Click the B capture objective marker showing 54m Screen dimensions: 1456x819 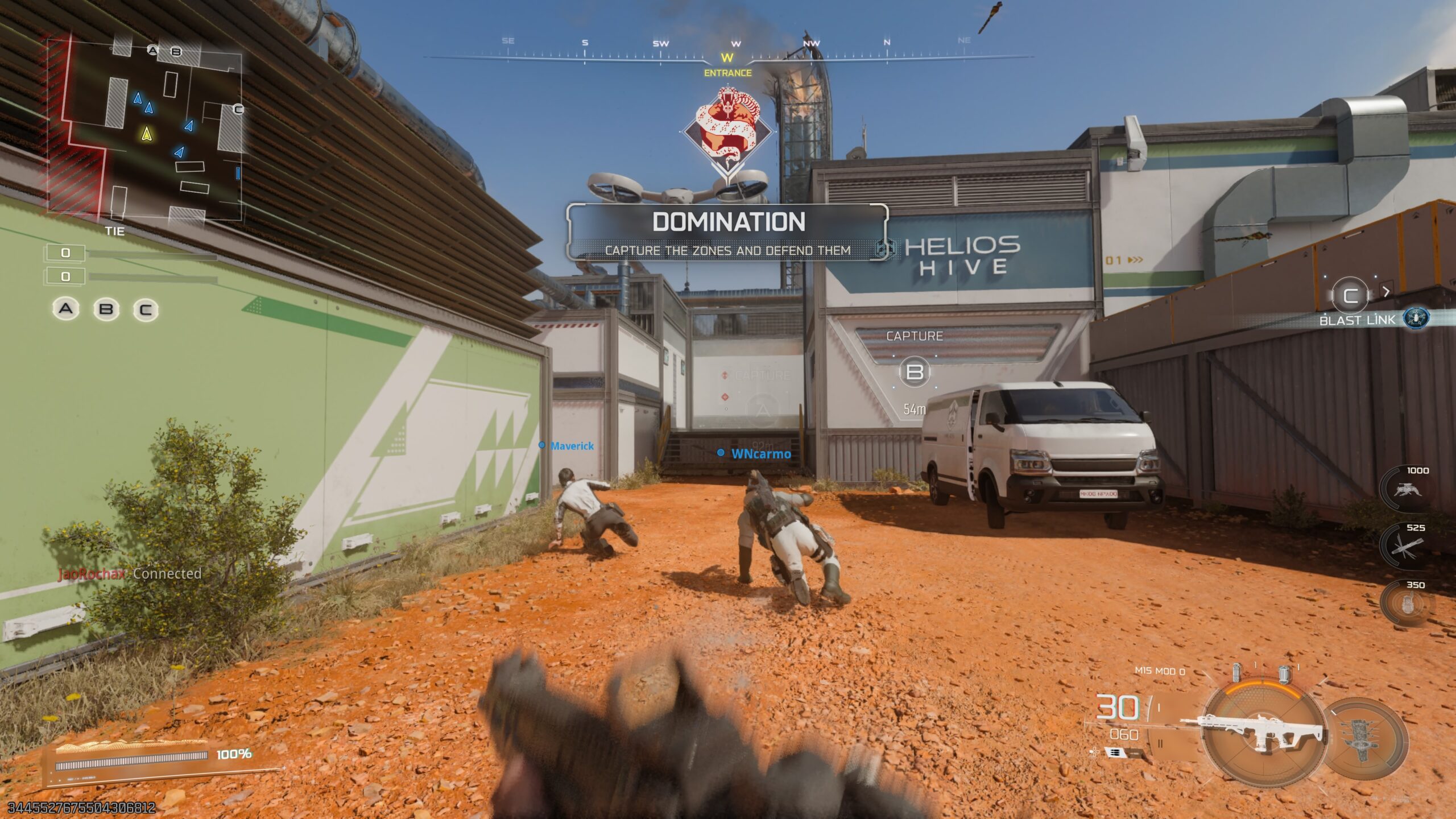[915, 372]
